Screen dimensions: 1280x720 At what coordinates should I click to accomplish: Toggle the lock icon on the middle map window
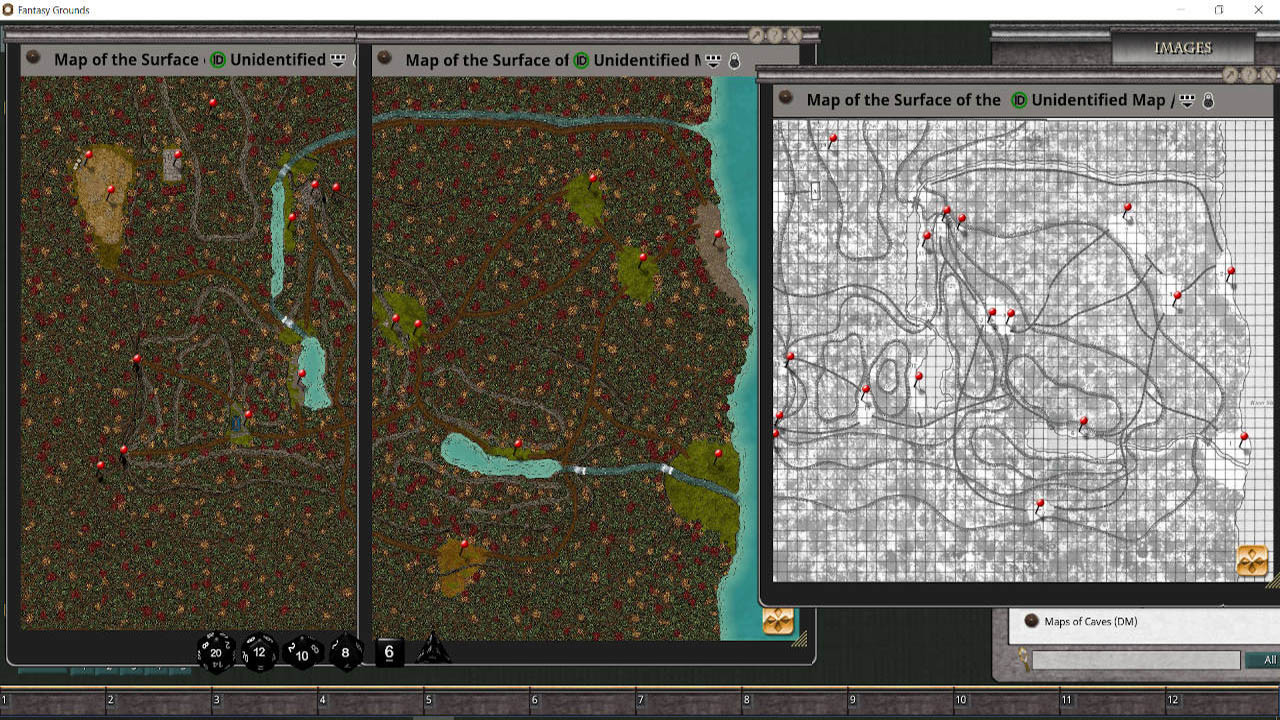pos(733,60)
